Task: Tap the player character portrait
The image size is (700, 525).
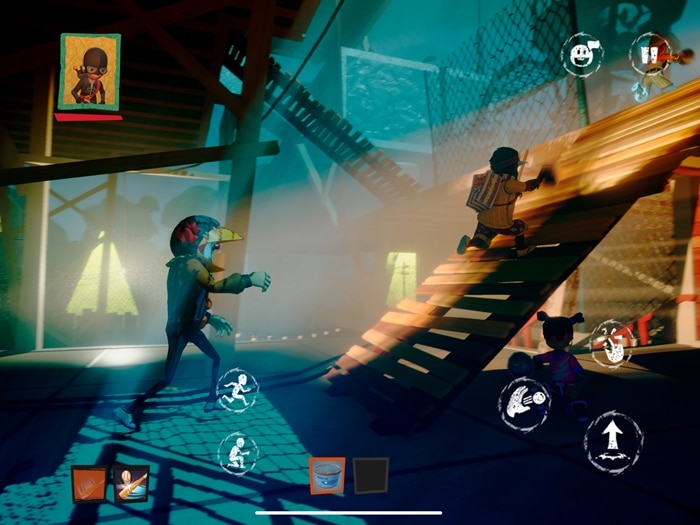Action: [x=90, y=71]
